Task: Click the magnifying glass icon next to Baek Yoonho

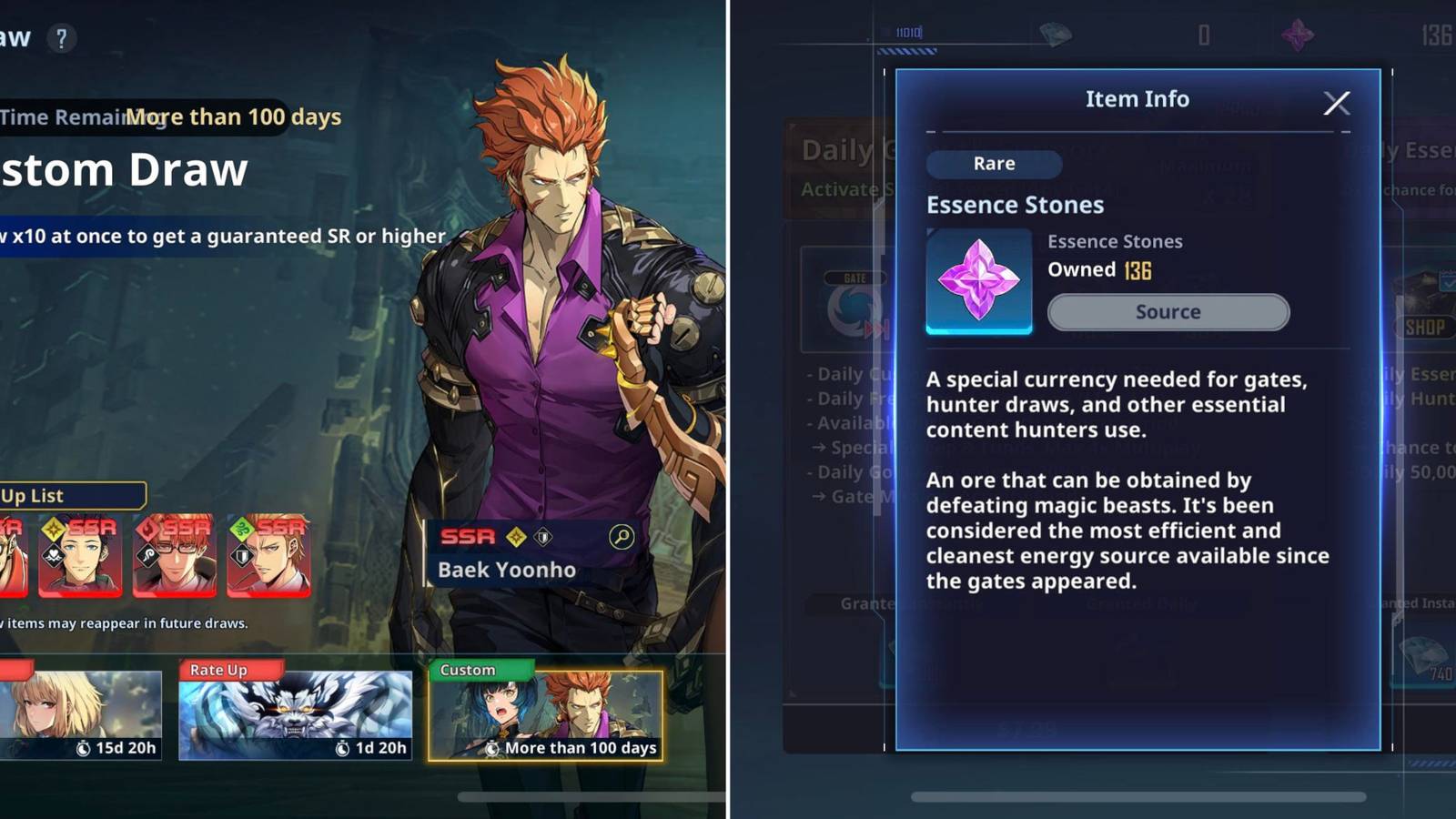Action: tap(620, 538)
